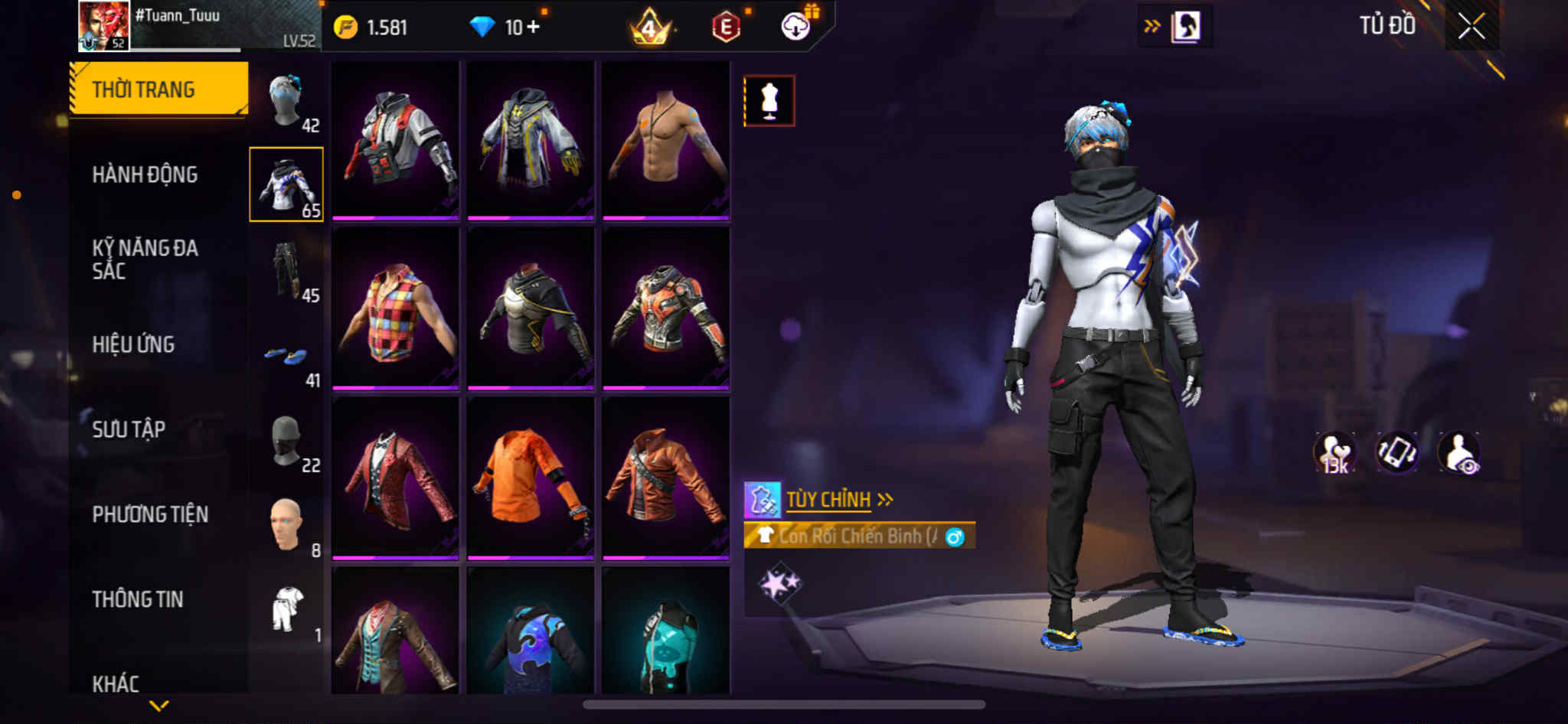
Task: Open KỸ NĂNG ĐA SẮC section
Action: pyautogui.click(x=145, y=259)
